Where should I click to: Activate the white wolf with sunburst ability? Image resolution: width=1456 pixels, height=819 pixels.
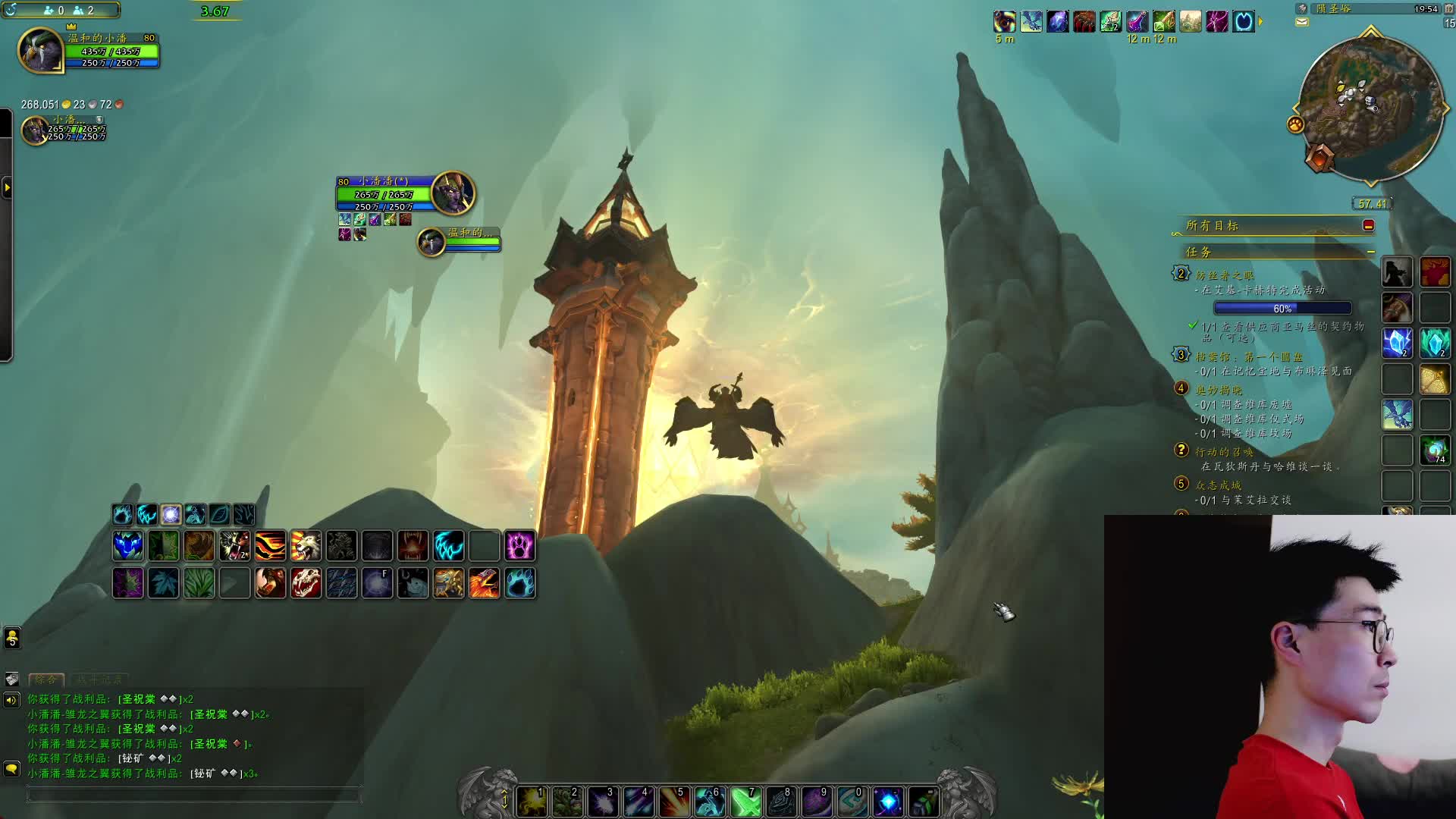[x=306, y=546]
